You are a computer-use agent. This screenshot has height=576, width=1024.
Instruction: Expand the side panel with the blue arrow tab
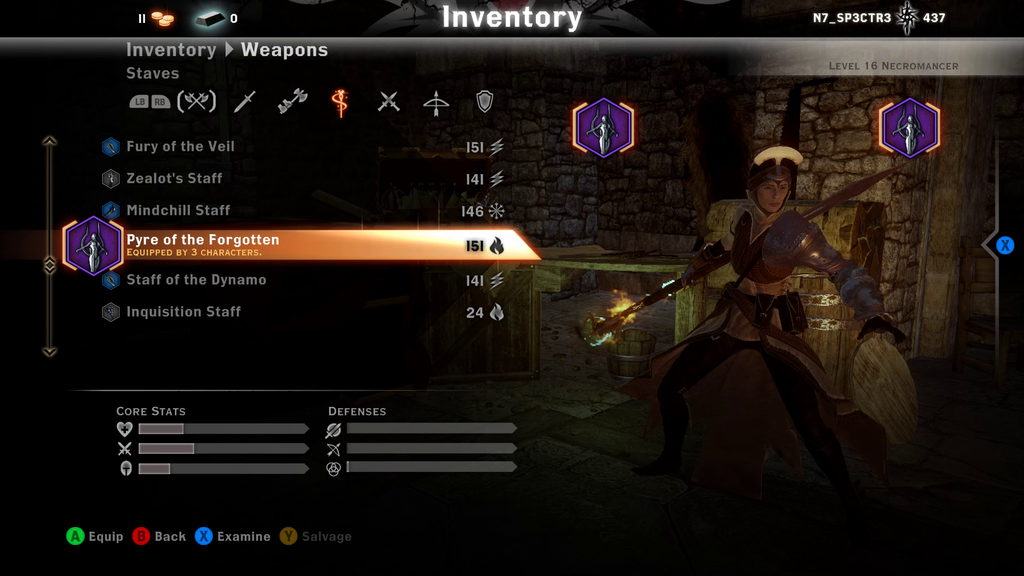tap(1004, 245)
